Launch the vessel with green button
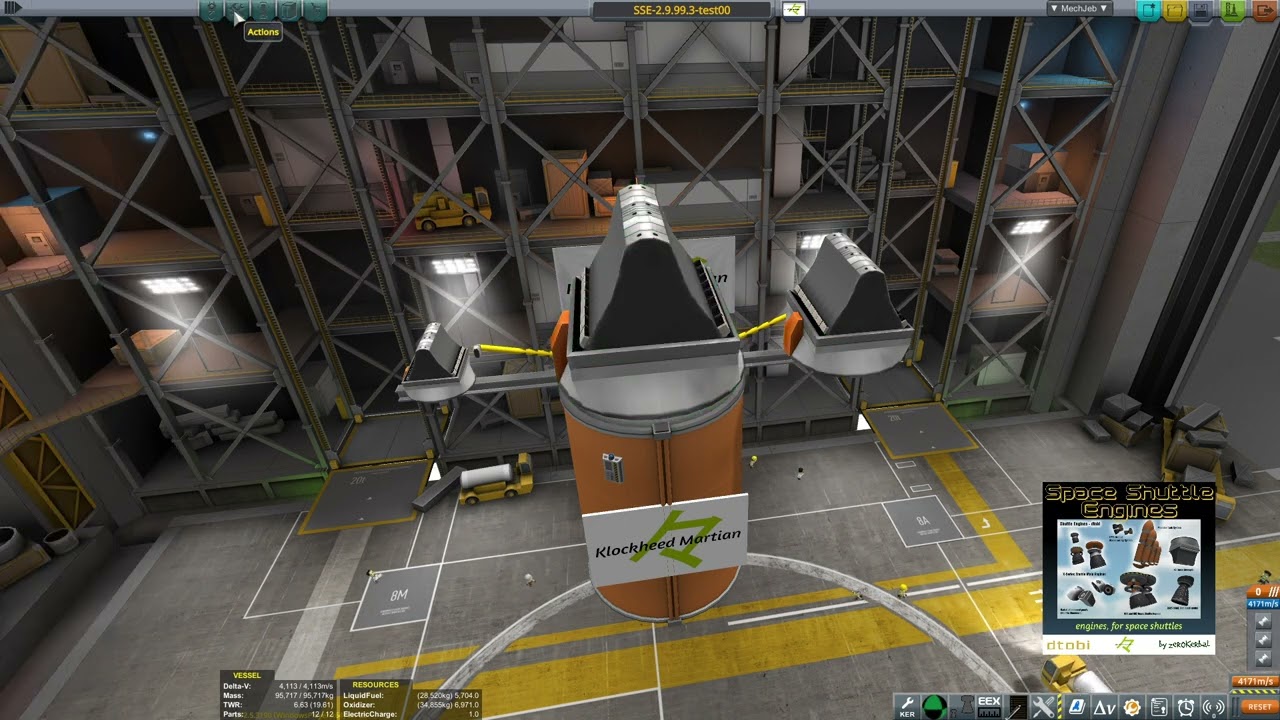The width and height of the screenshot is (1280, 720). pyautogui.click(x=1232, y=10)
